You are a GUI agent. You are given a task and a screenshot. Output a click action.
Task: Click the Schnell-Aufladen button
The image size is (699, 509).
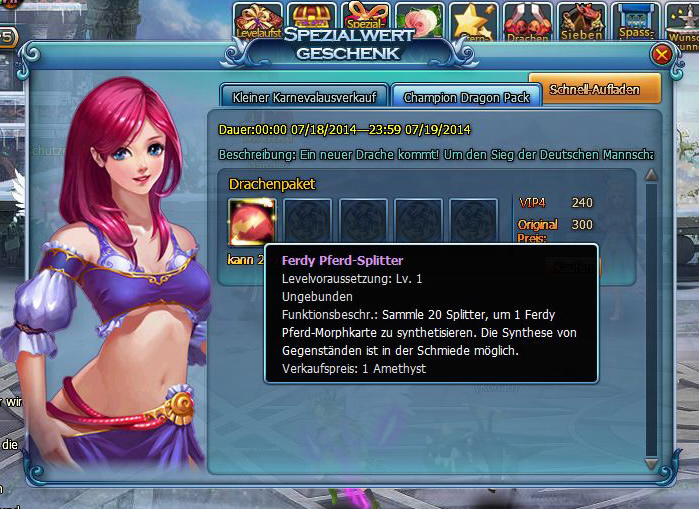pyautogui.click(x=595, y=88)
